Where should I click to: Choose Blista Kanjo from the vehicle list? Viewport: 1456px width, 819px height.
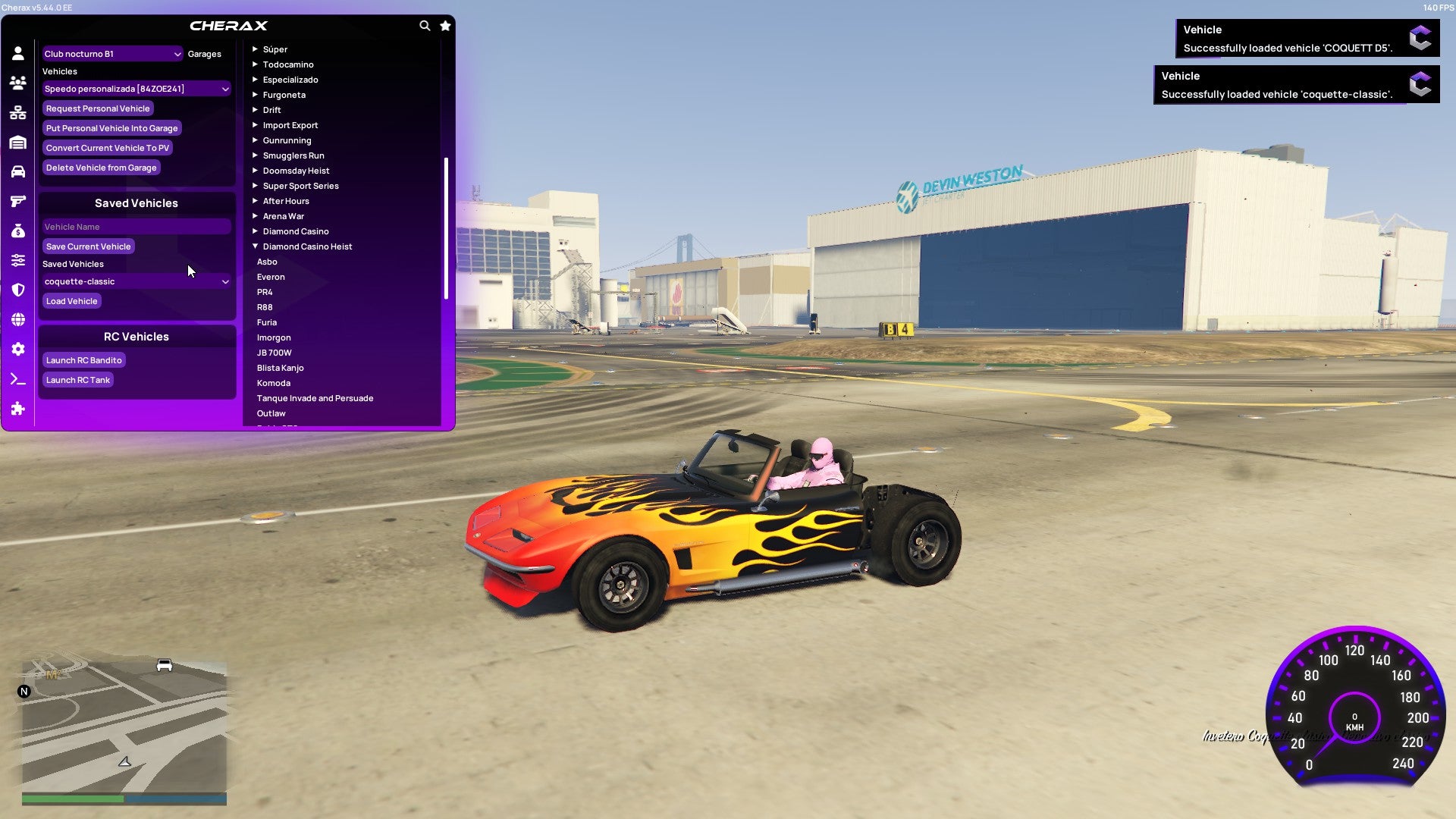point(281,368)
